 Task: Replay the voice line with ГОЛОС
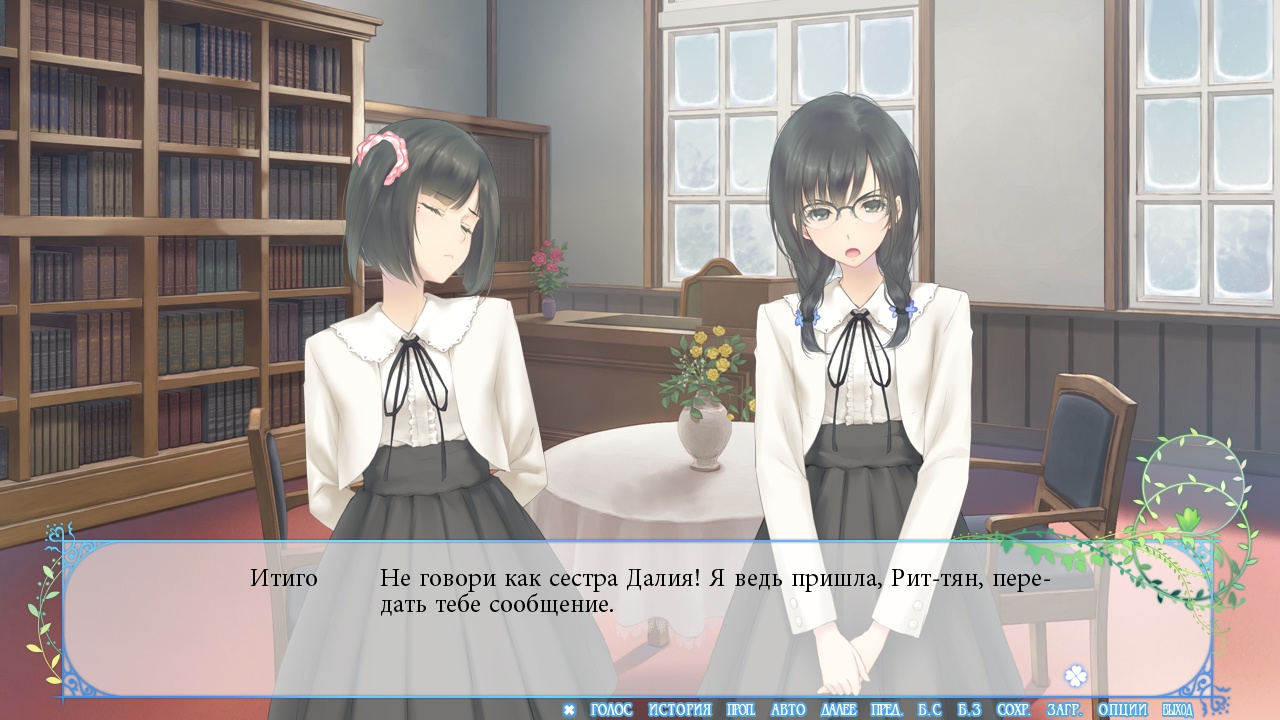[611, 710]
